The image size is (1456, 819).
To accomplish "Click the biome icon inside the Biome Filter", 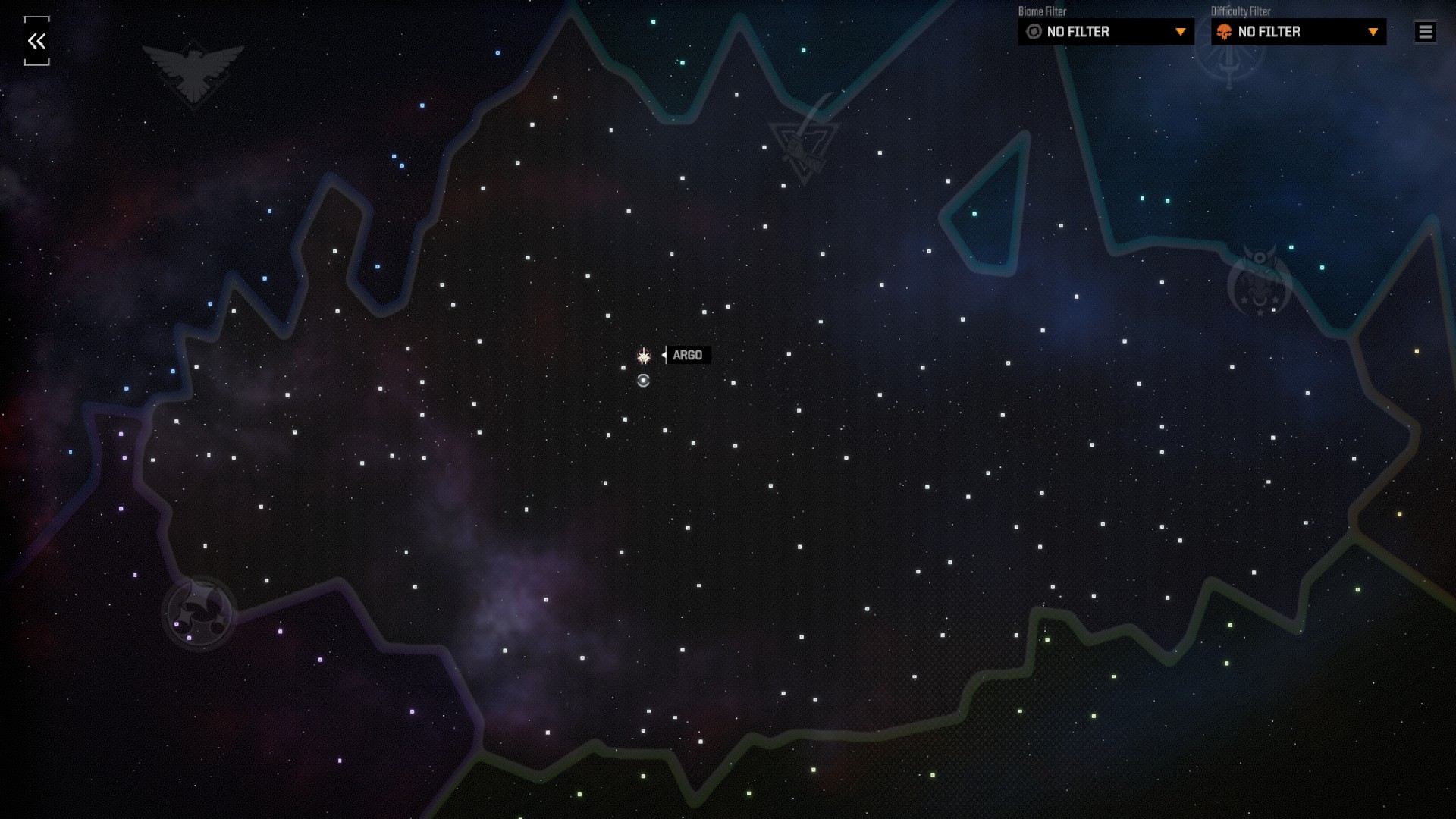I will click(1033, 32).
